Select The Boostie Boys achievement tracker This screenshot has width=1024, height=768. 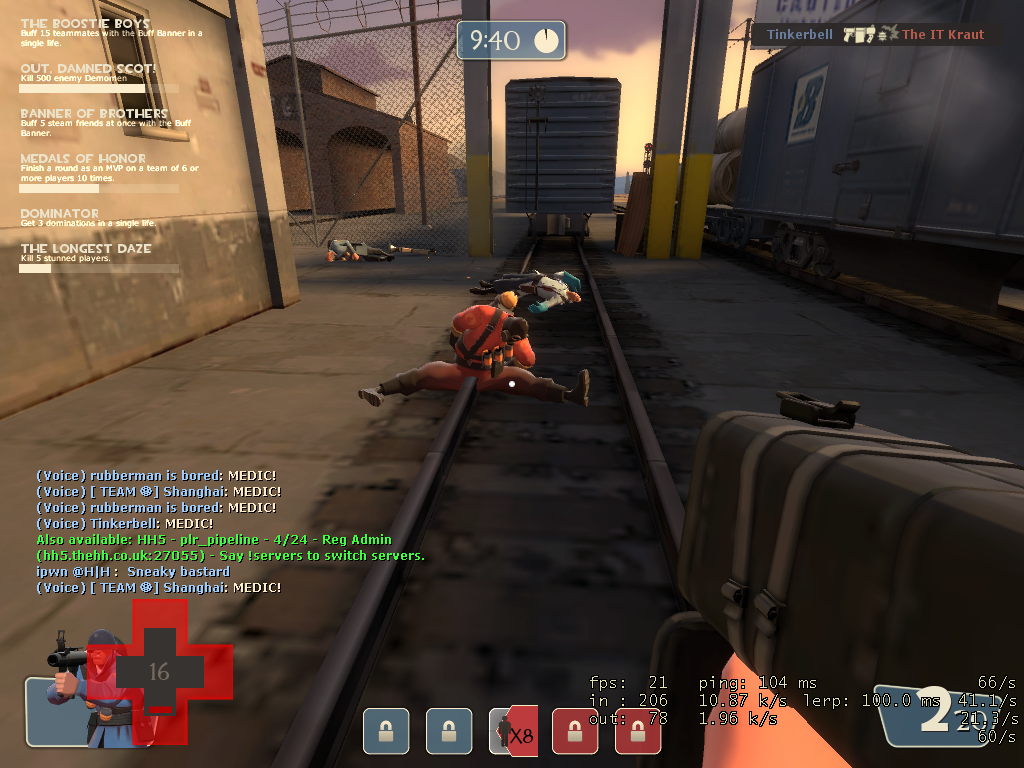(85, 23)
